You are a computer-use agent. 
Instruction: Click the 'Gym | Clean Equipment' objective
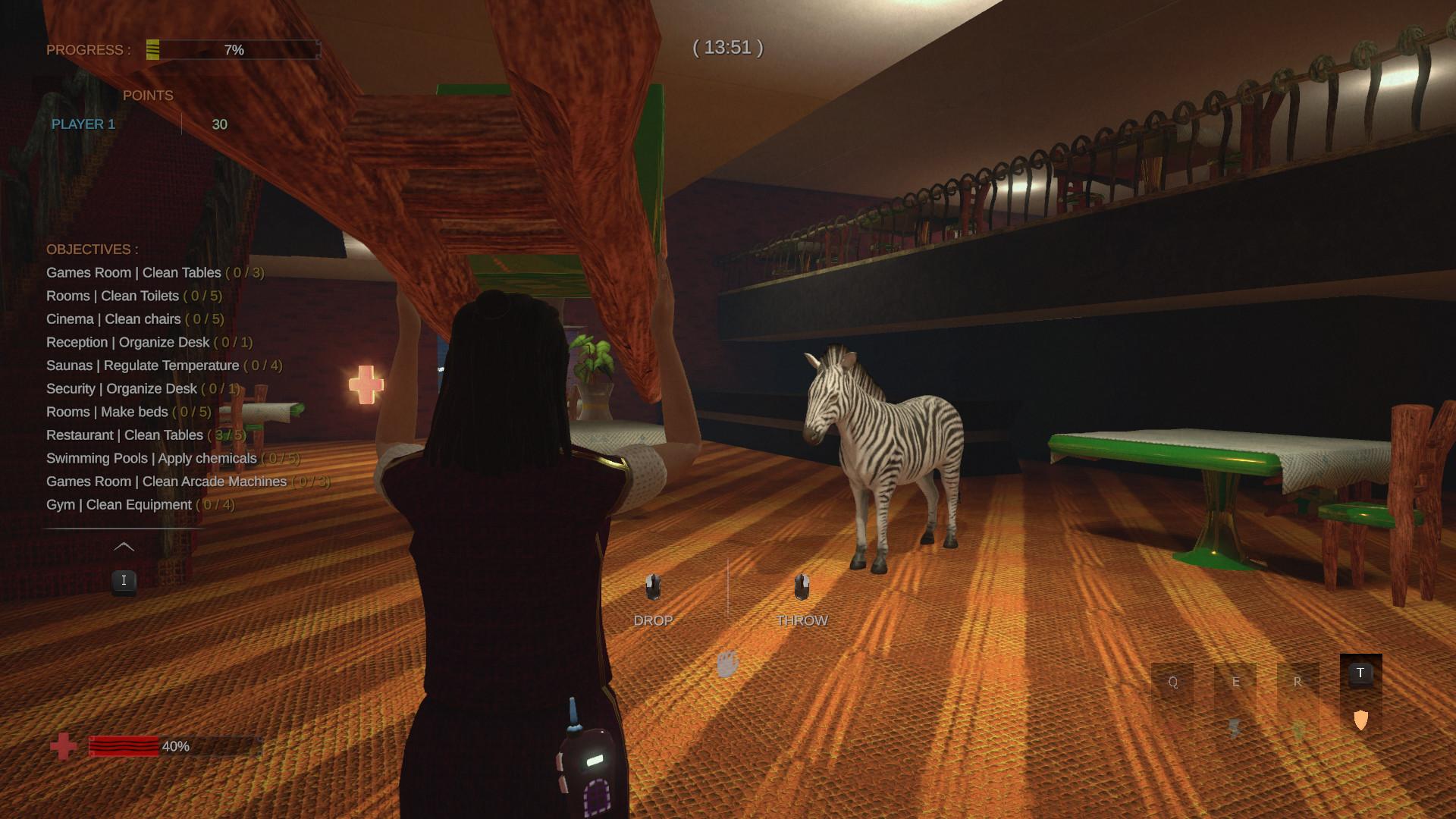pyautogui.click(x=139, y=504)
